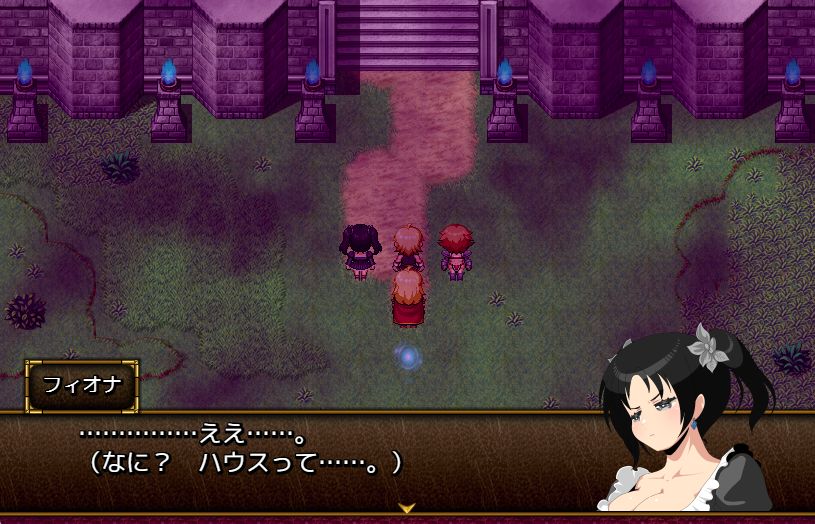Advance the dialogue using the gold continue arrow
Screen dimensions: 815x524
click(407, 508)
